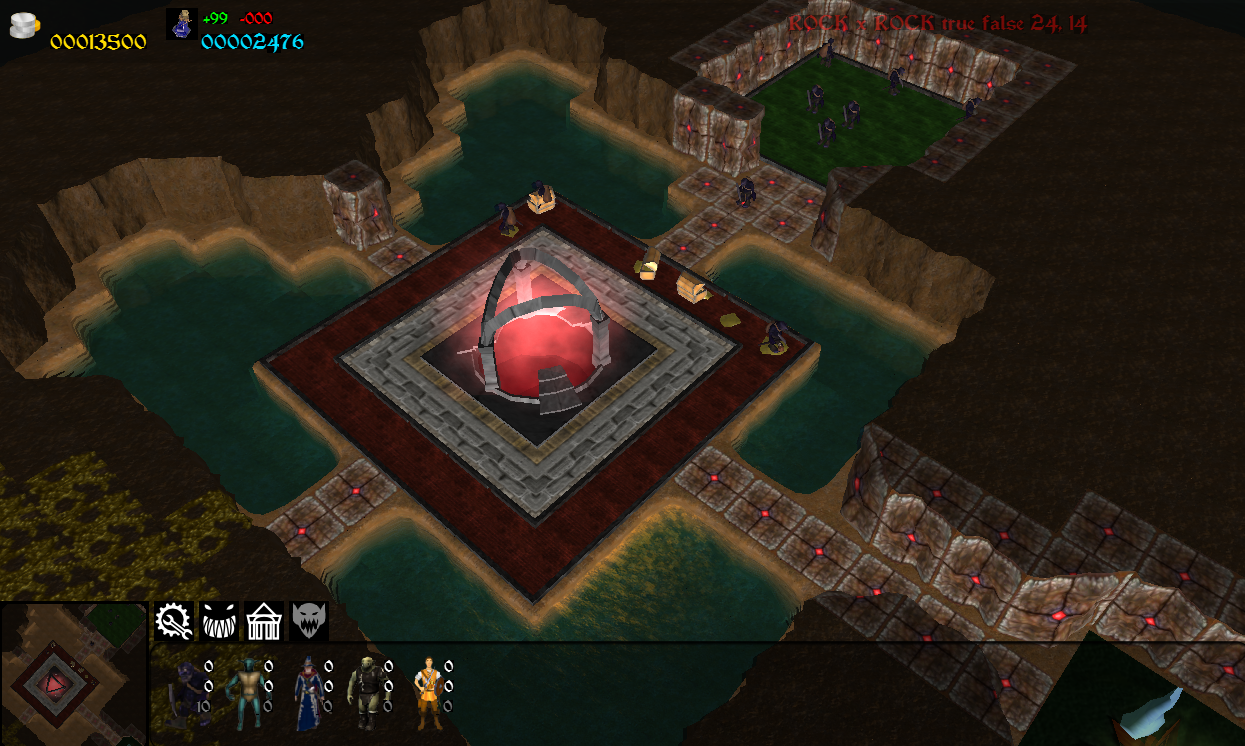Open the gear and wrench build tab

(x=173, y=621)
